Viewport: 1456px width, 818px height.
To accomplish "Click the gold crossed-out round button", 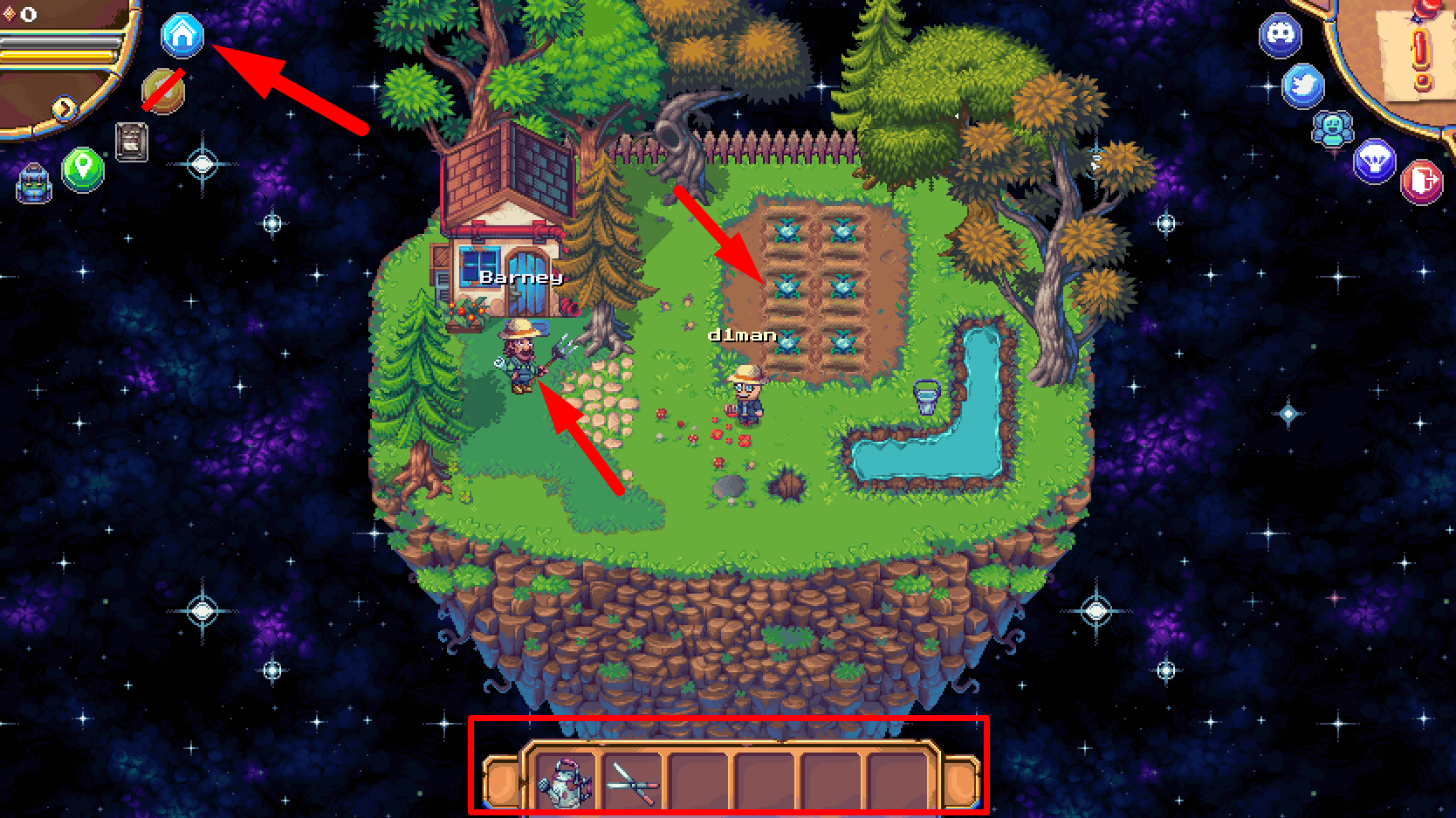I will click(163, 90).
